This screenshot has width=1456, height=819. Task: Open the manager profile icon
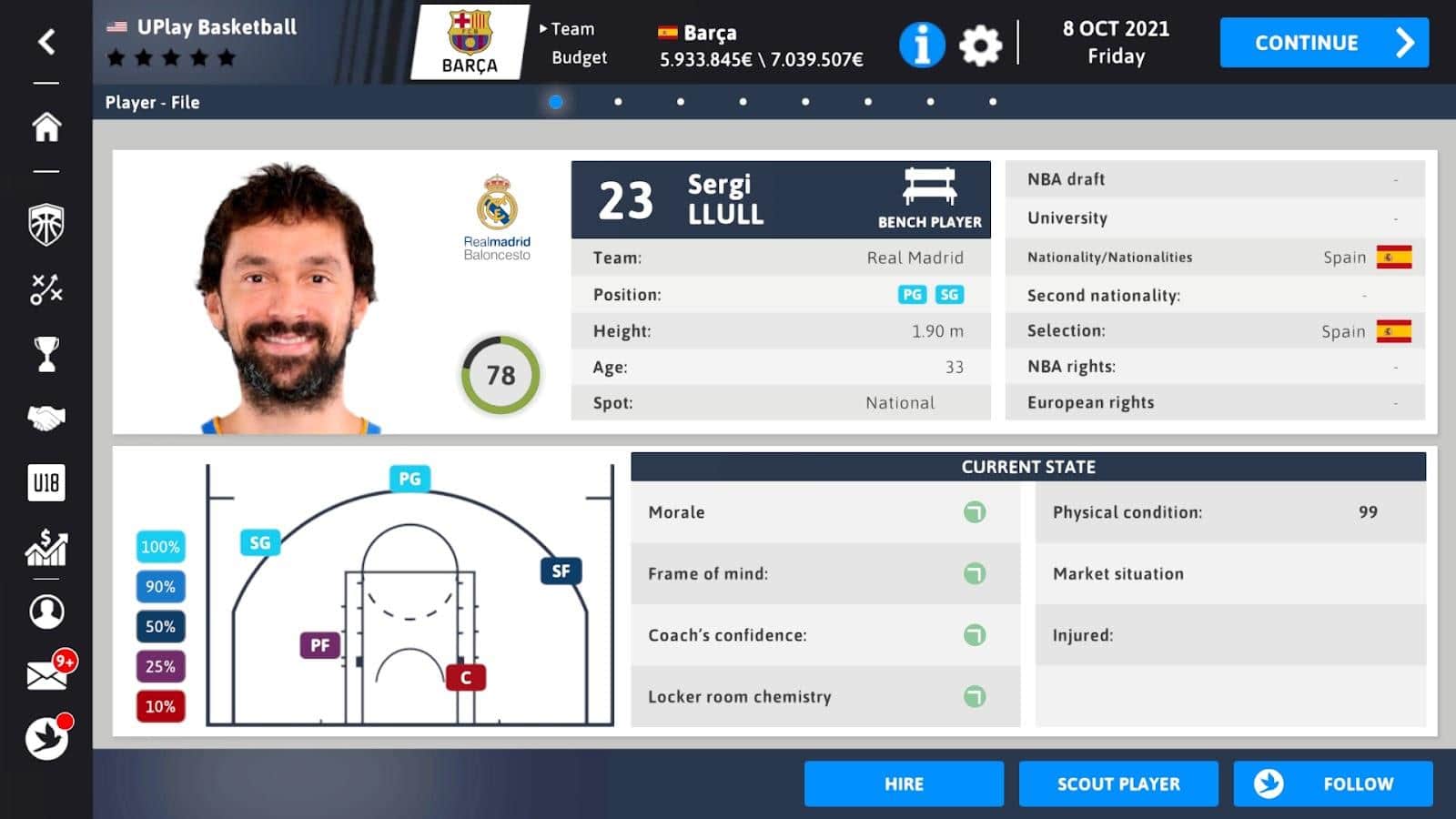46,612
